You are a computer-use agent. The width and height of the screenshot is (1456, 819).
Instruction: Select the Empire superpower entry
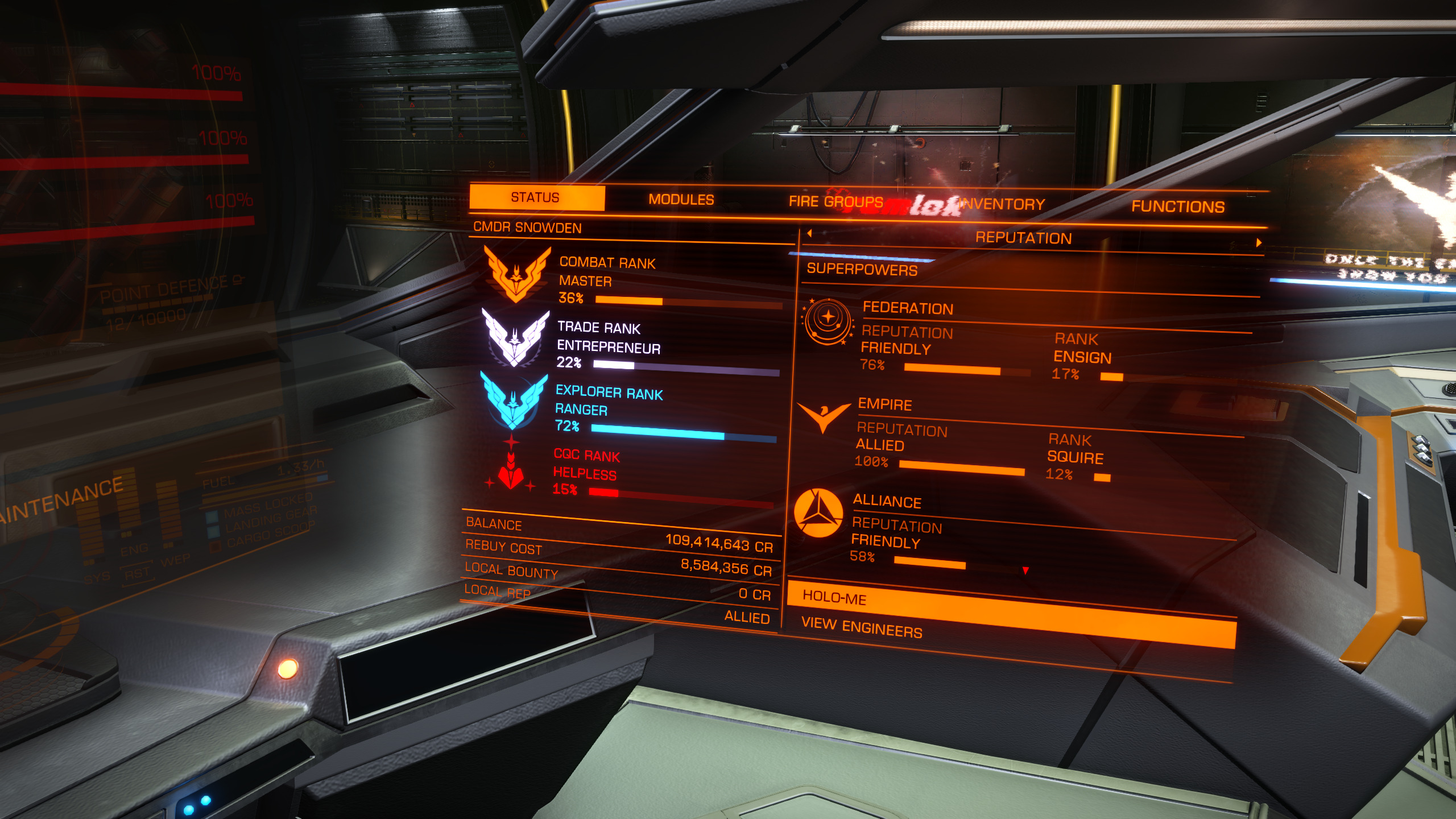coord(884,404)
